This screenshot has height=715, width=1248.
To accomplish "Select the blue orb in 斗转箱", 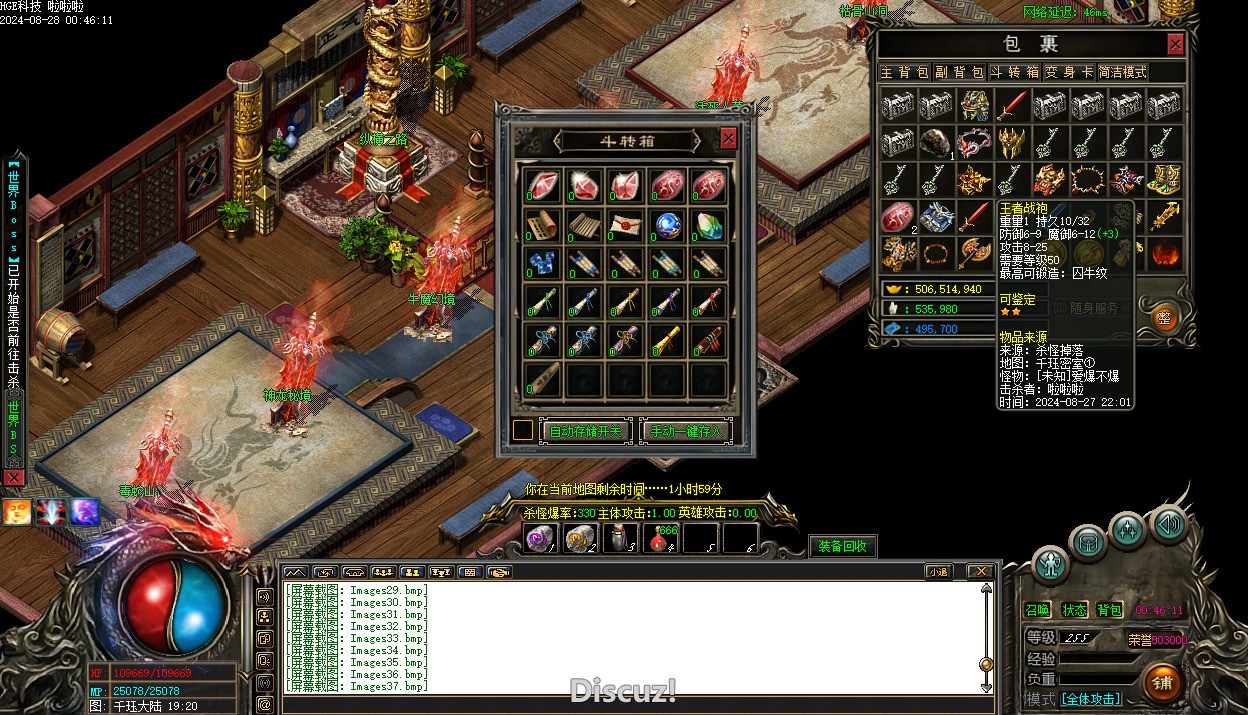I will pyautogui.click(x=667, y=224).
